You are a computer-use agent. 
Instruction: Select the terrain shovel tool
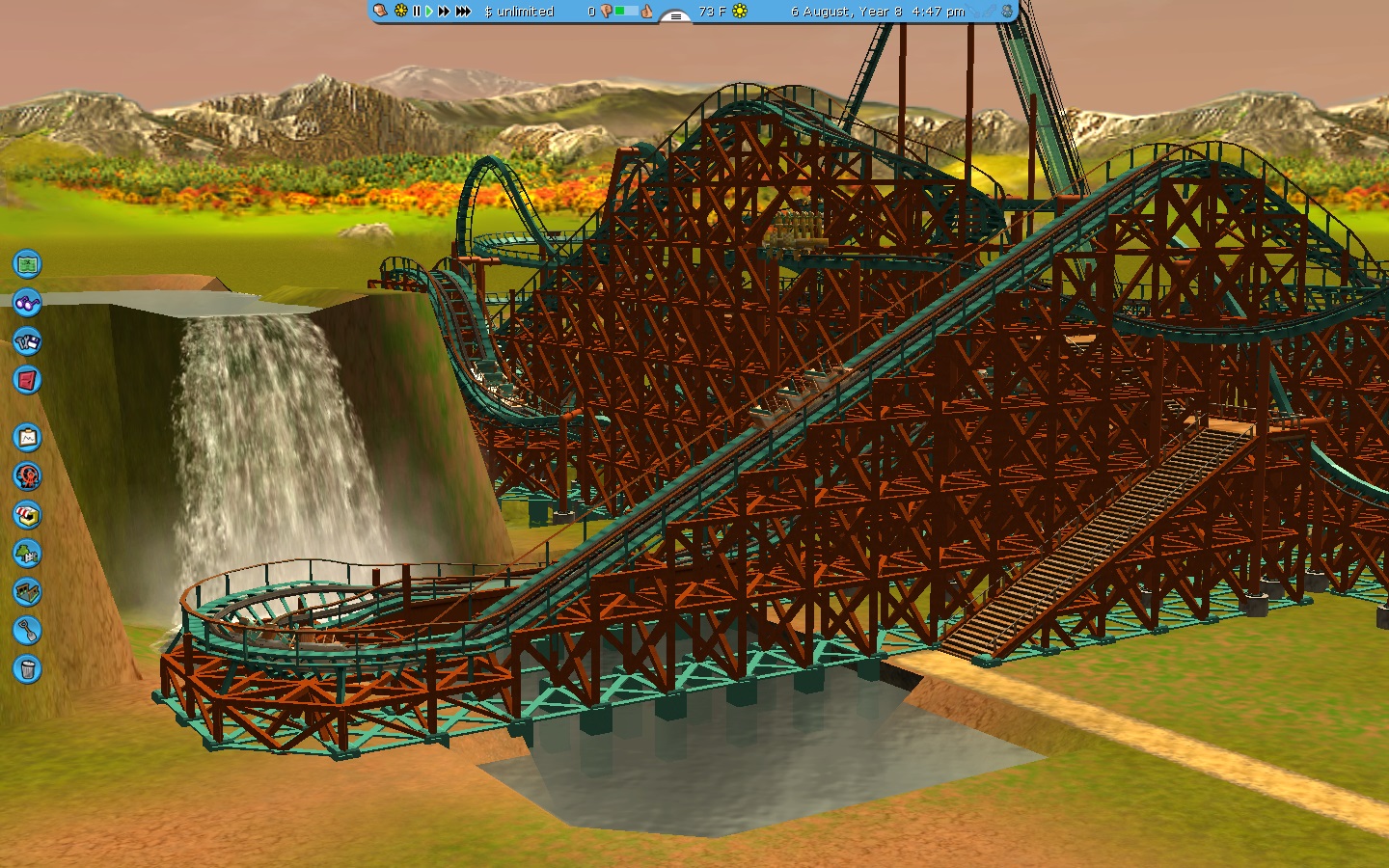[27, 631]
